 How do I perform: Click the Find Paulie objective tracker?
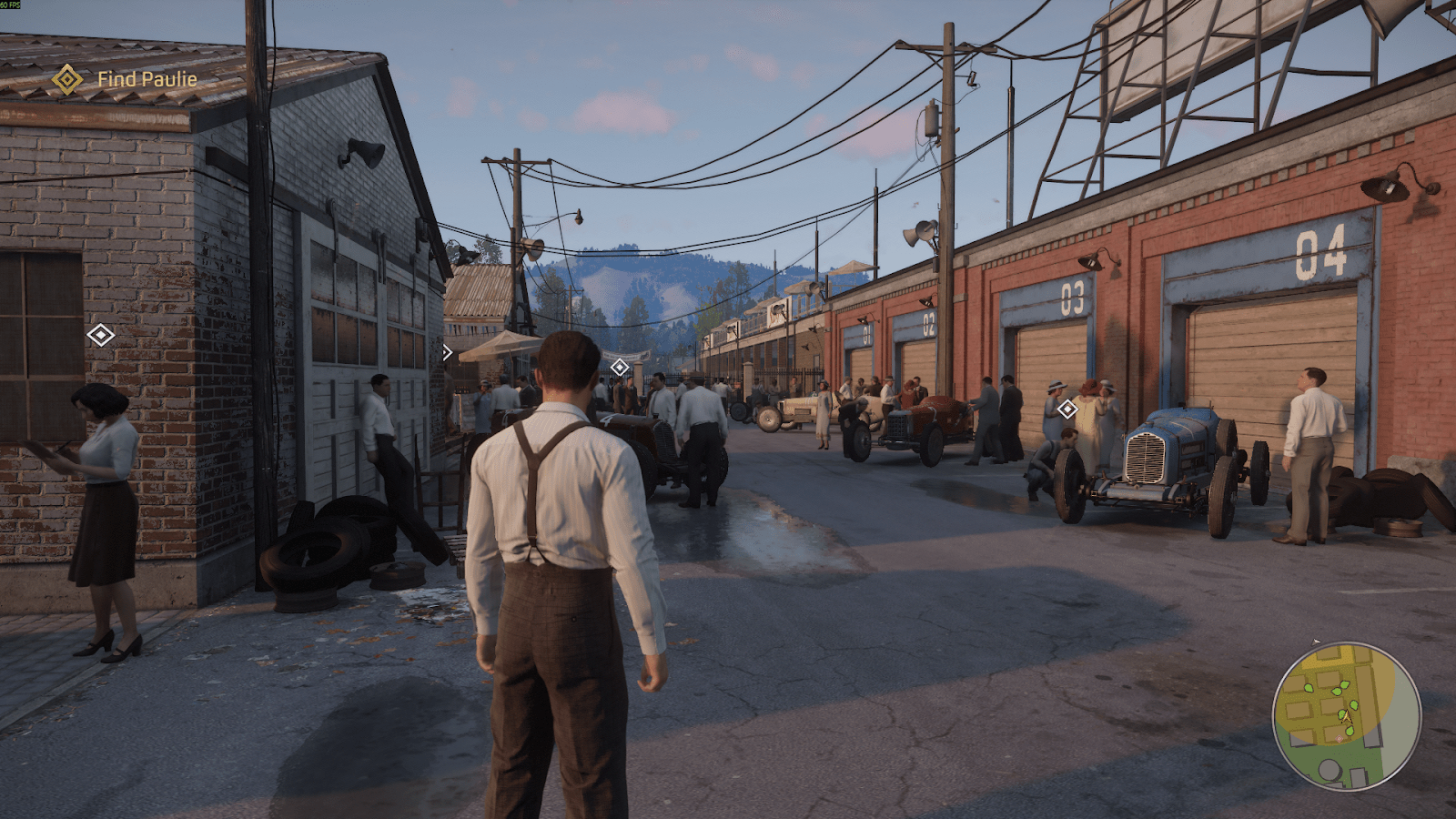pos(147,80)
